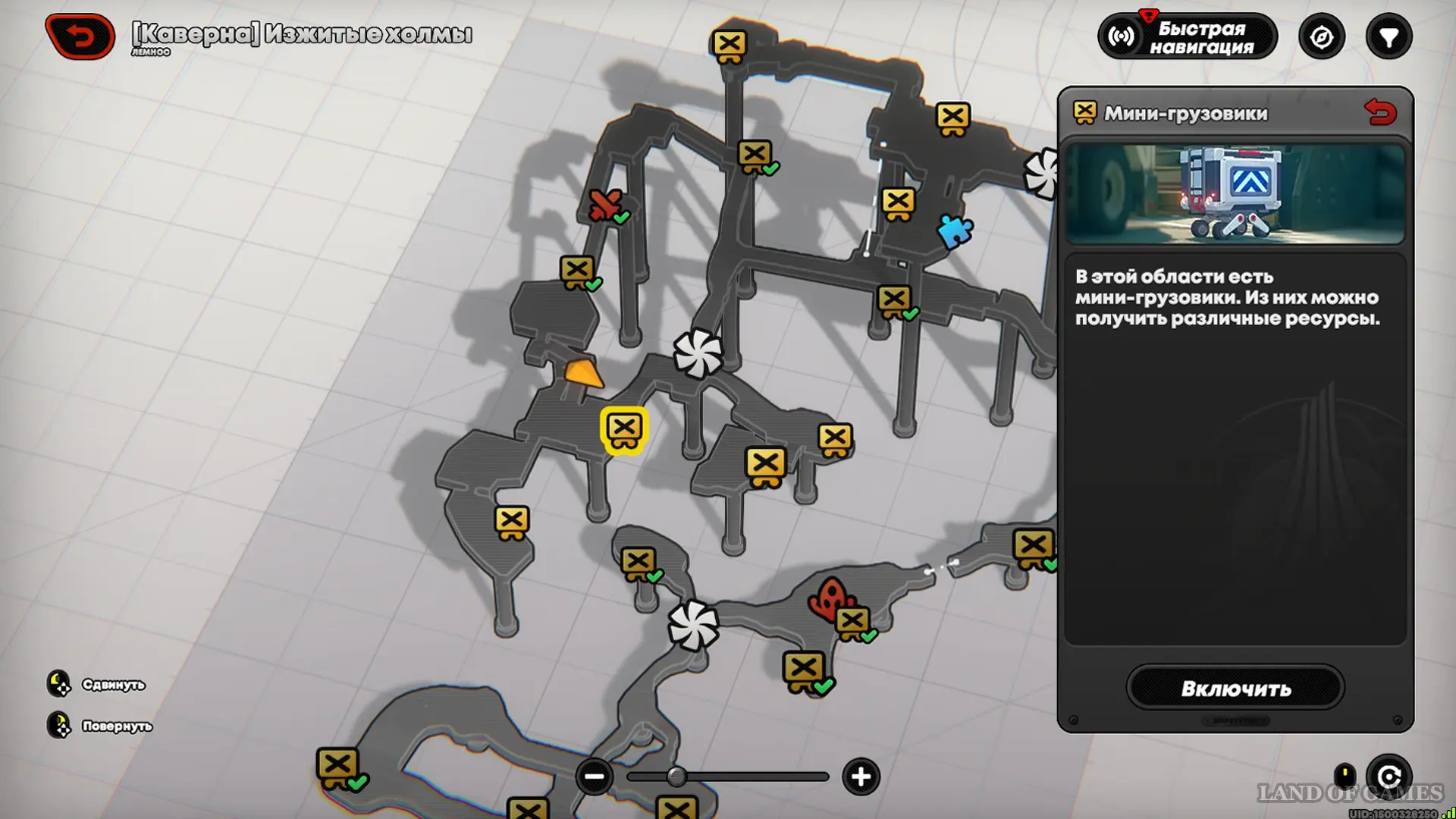This screenshot has width=1456, height=819.
Task: Close the Мини-грузовики info panel
Action: click(x=1380, y=113)
